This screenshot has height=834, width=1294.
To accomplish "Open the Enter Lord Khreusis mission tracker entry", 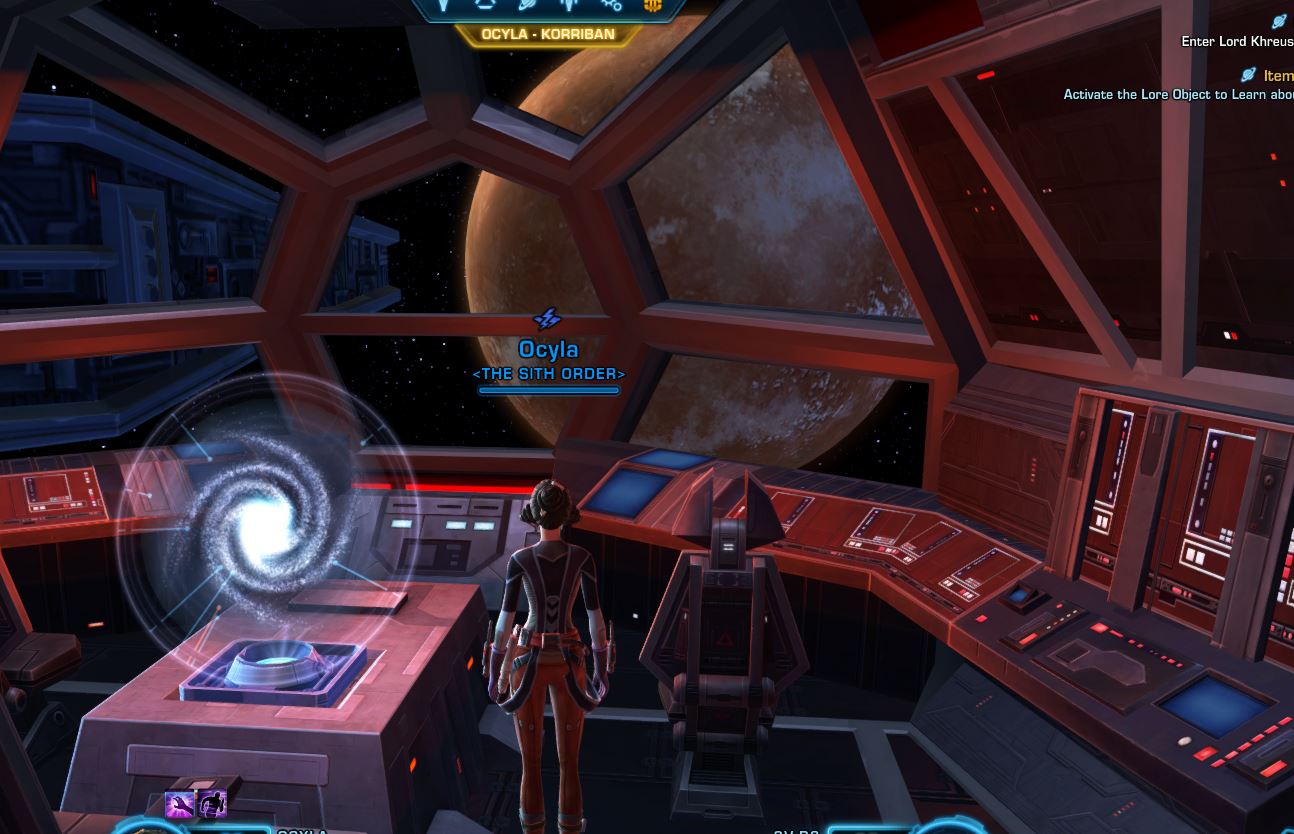I will (x=1237, y=41).
